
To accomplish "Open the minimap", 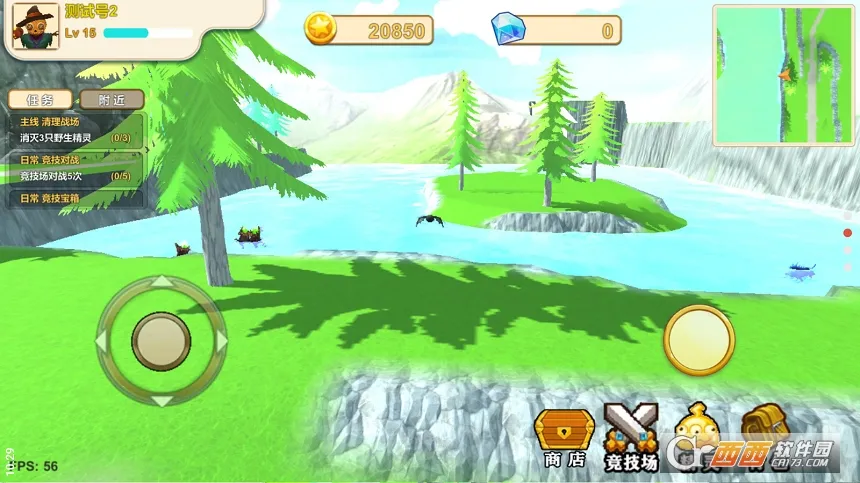I will [x=783, y=75].
